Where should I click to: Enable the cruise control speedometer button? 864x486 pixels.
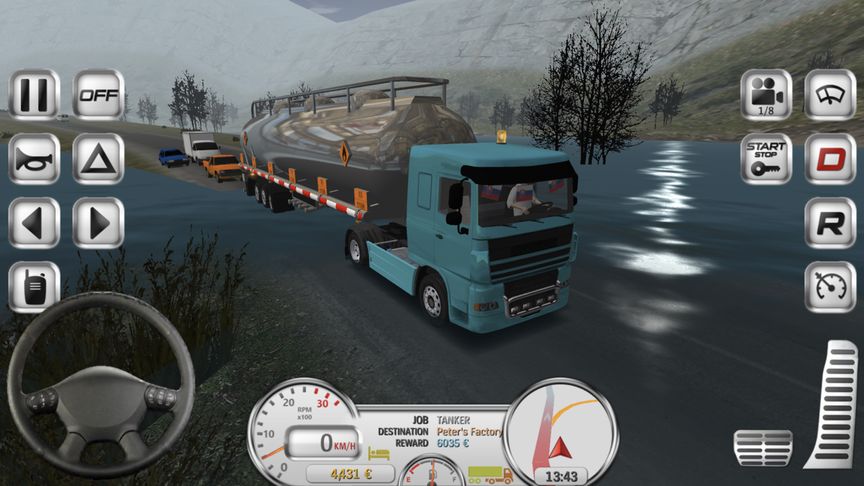(830, 287)
